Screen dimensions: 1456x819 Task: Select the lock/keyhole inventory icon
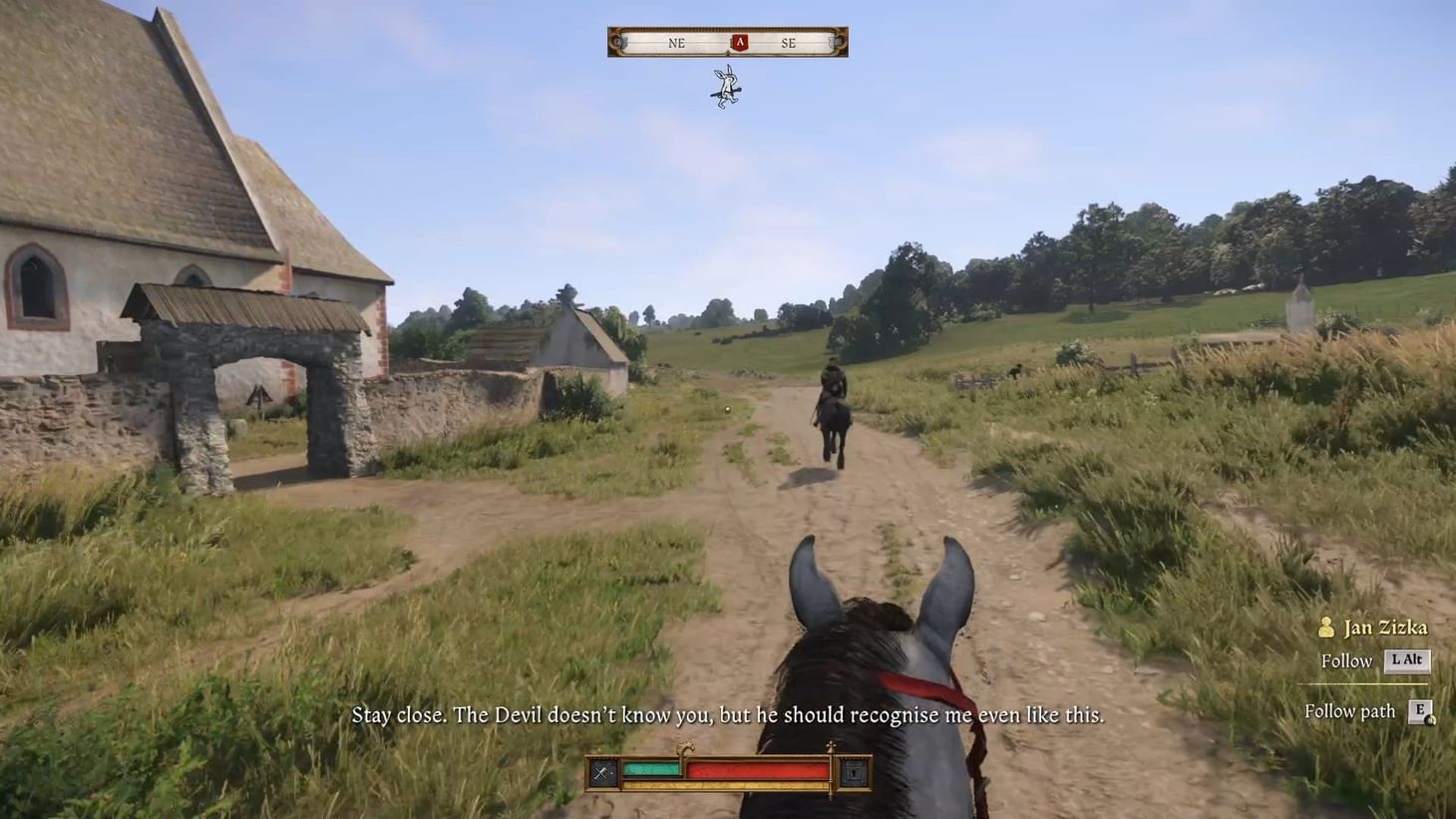tap(853, 772)
